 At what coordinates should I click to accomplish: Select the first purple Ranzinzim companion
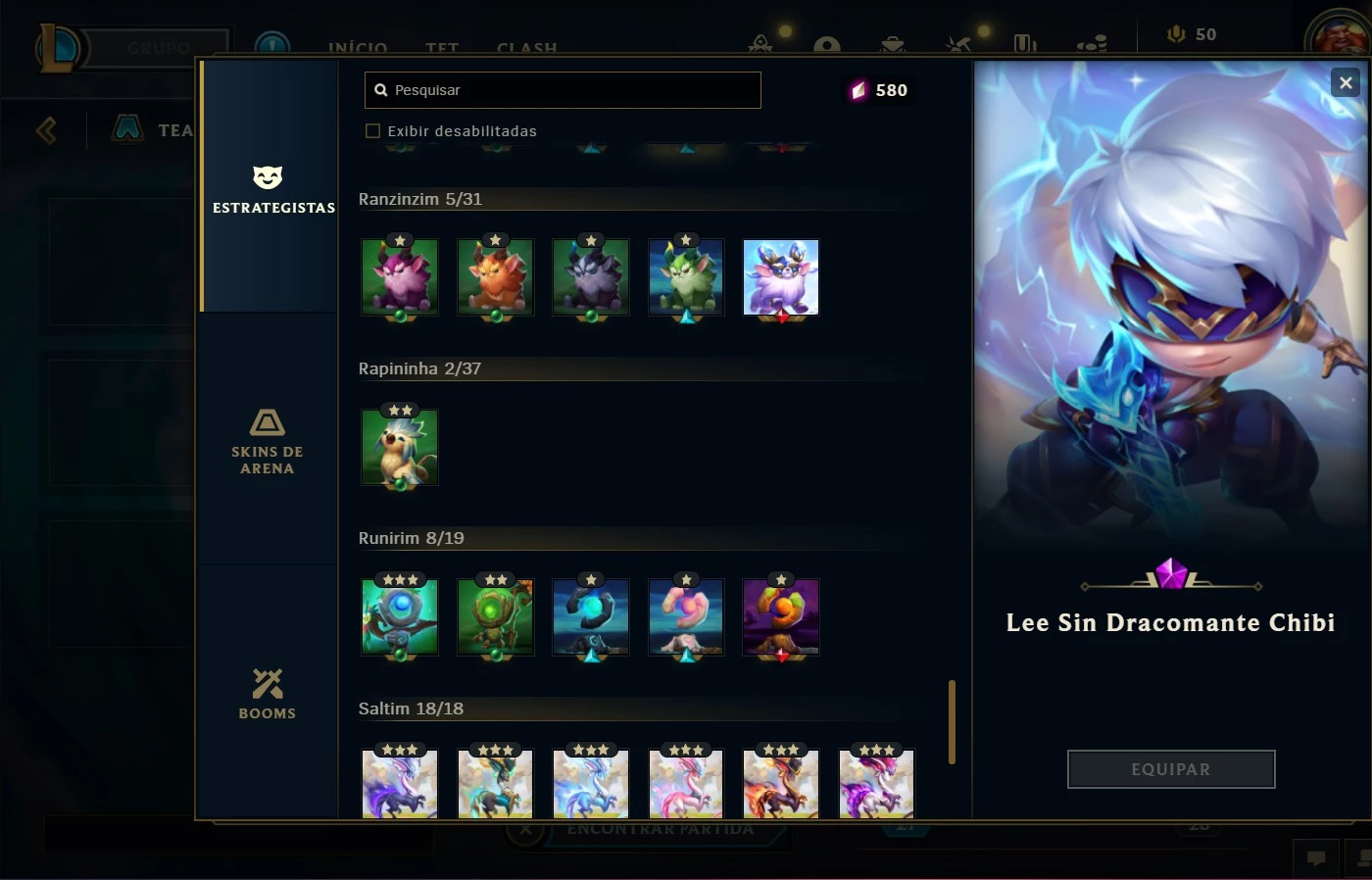(399, 277)
